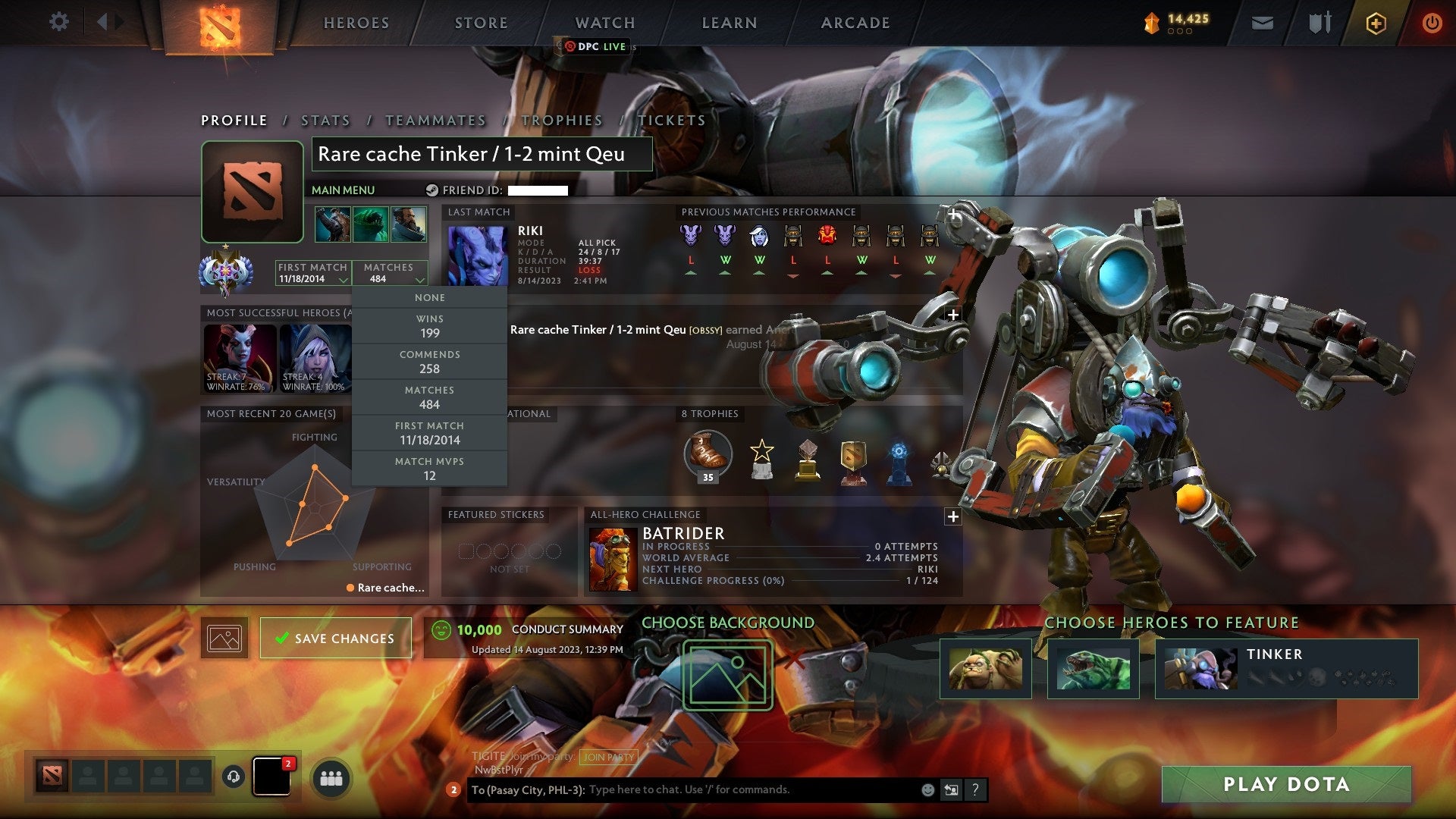Screen dimensions: 1456x819
Task: Open the mail notifications envelope icon
Action: (x=1263, y=23)
